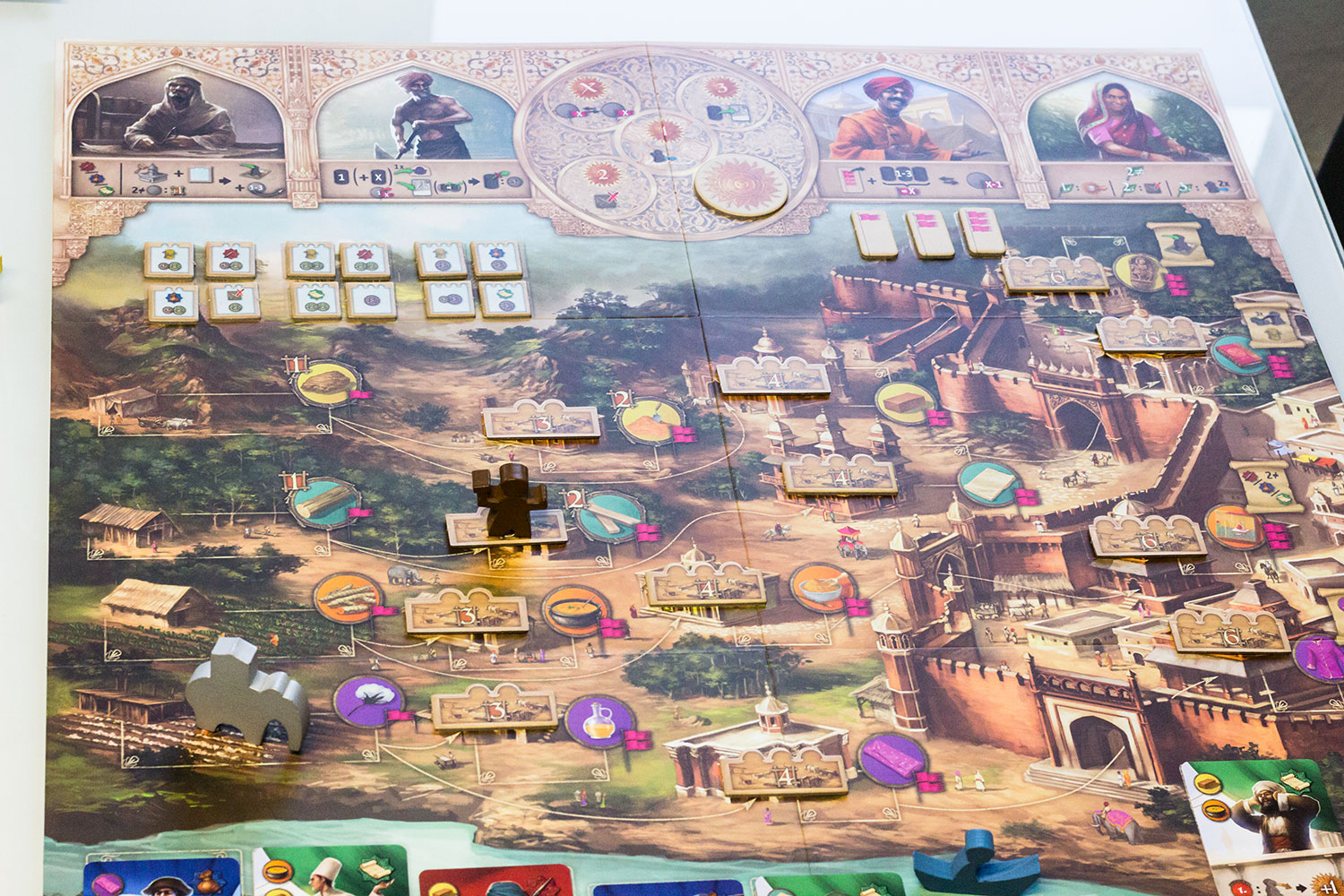
Task: Pick the sun disc token on the wheel
Action: [740, 185]
